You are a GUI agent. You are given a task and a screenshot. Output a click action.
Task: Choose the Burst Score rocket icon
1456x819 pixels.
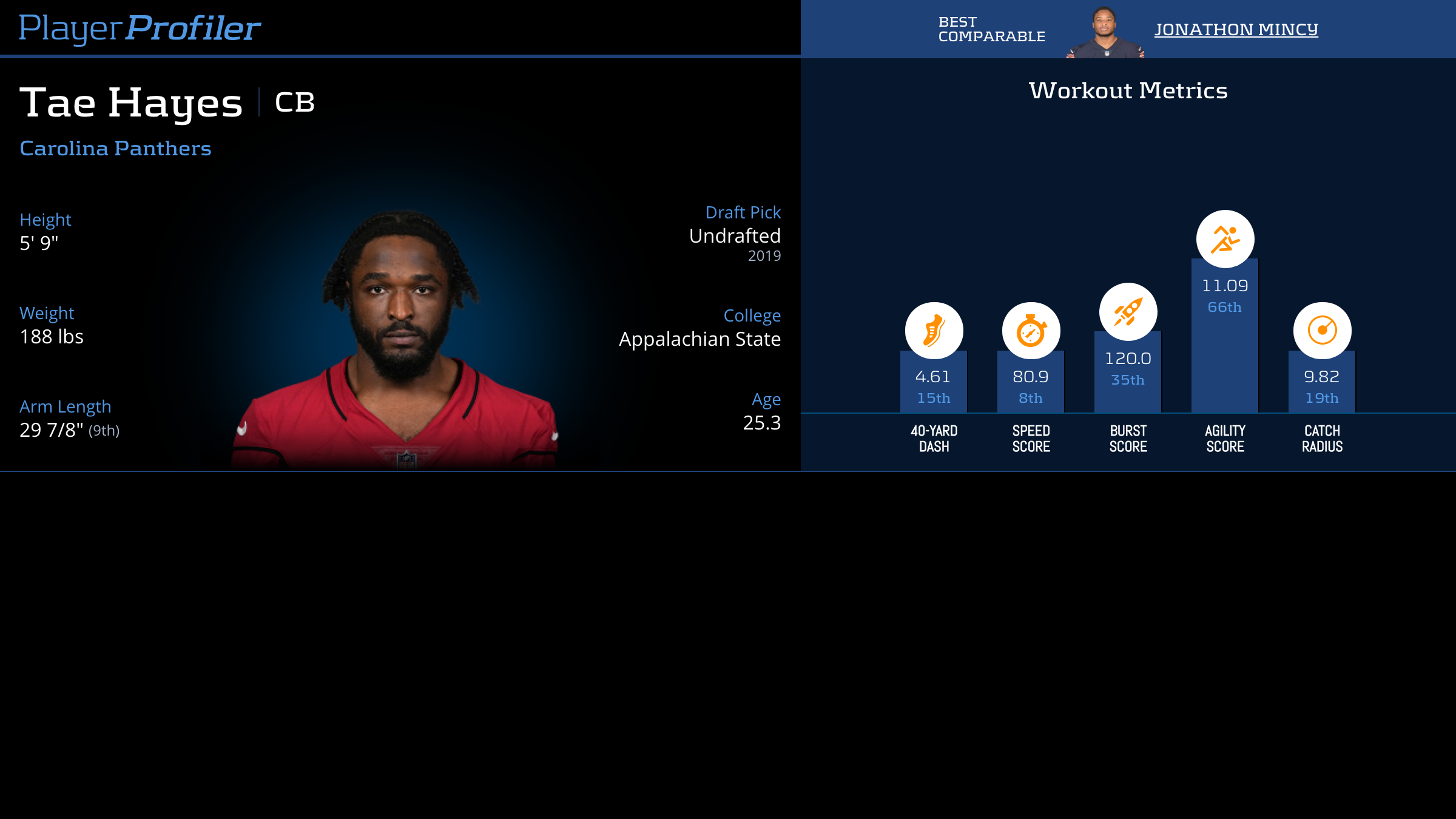[1128, 312]
